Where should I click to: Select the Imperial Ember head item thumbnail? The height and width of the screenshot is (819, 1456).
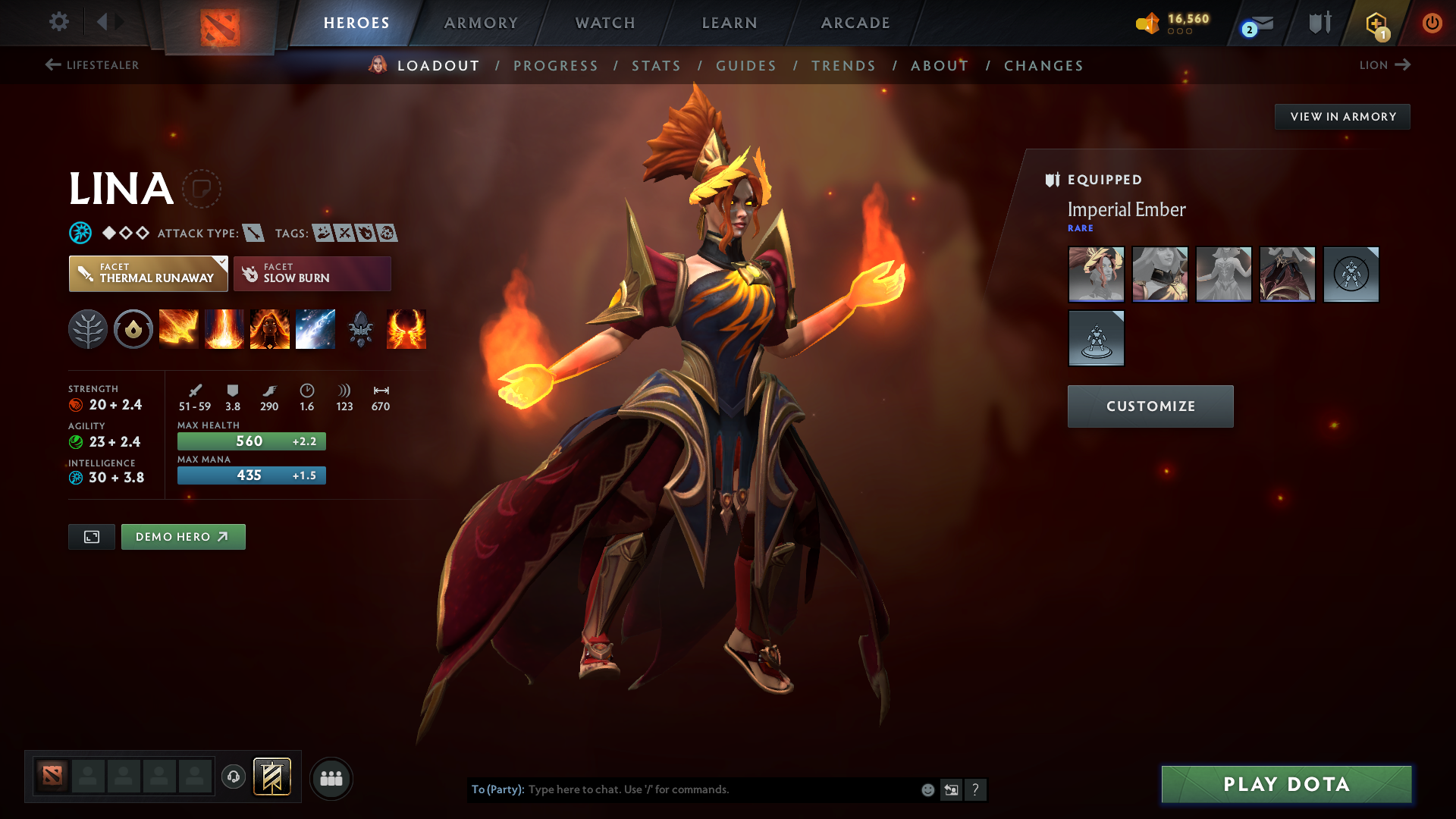(1096, 275)
